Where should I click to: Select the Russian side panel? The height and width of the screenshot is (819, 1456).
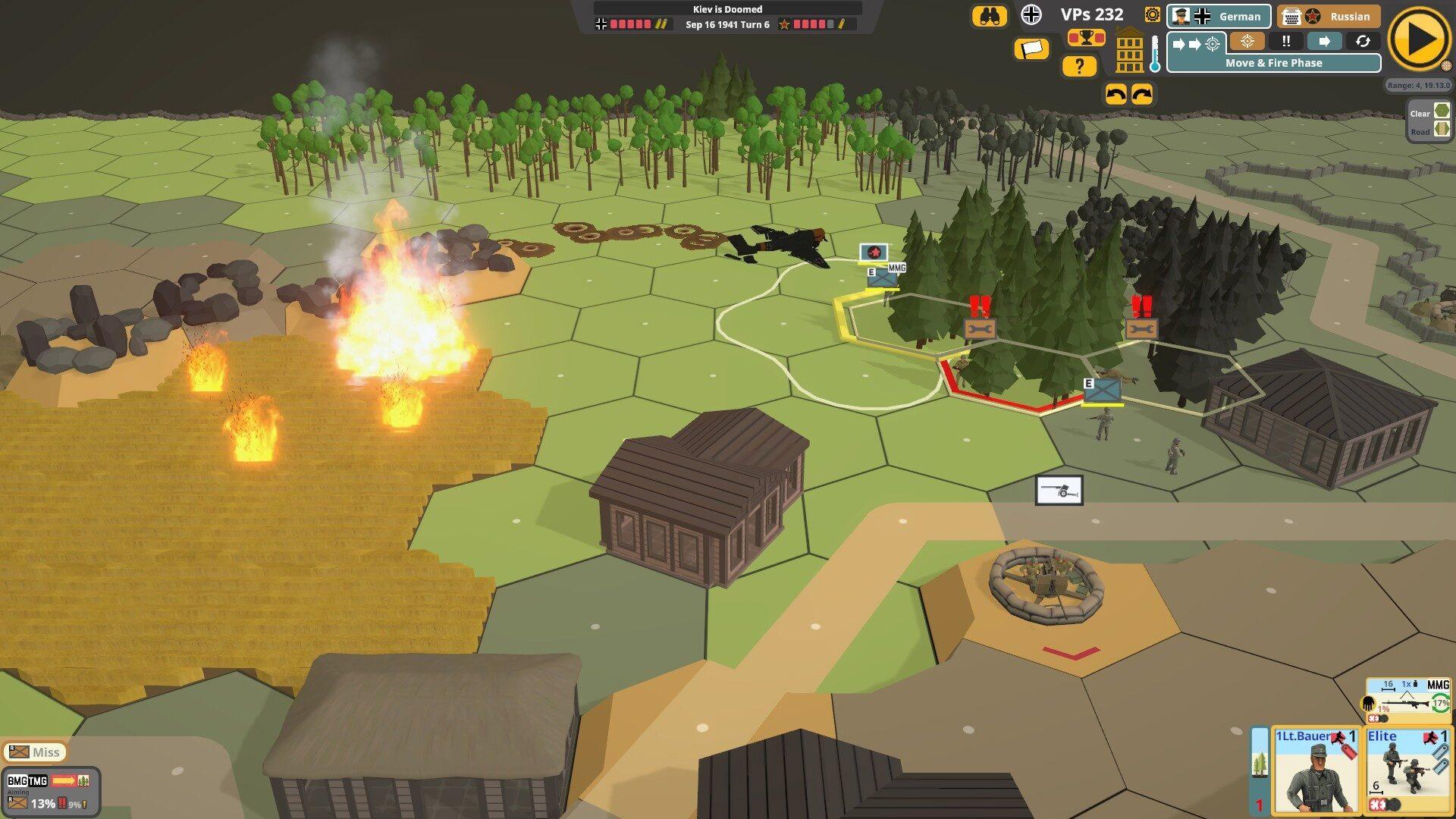point(1328,16)
